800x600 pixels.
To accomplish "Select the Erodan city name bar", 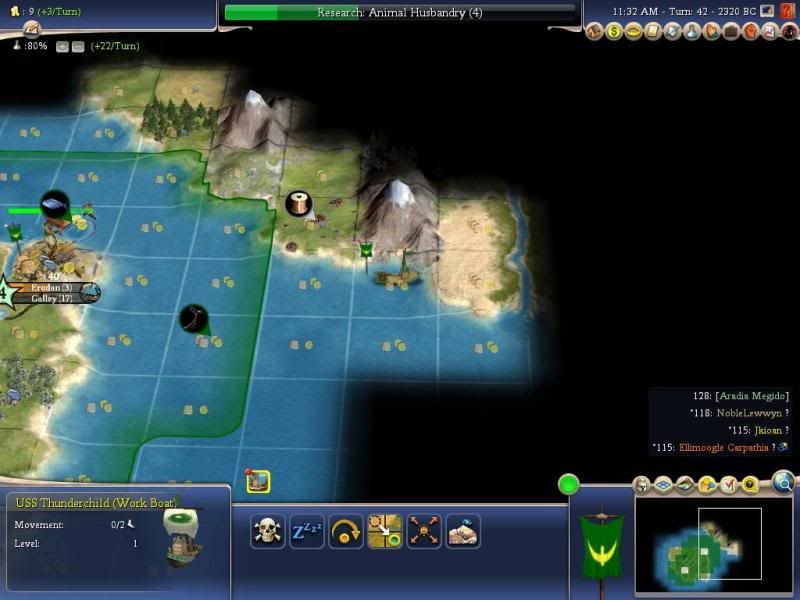I will click(x=52, y=287).
